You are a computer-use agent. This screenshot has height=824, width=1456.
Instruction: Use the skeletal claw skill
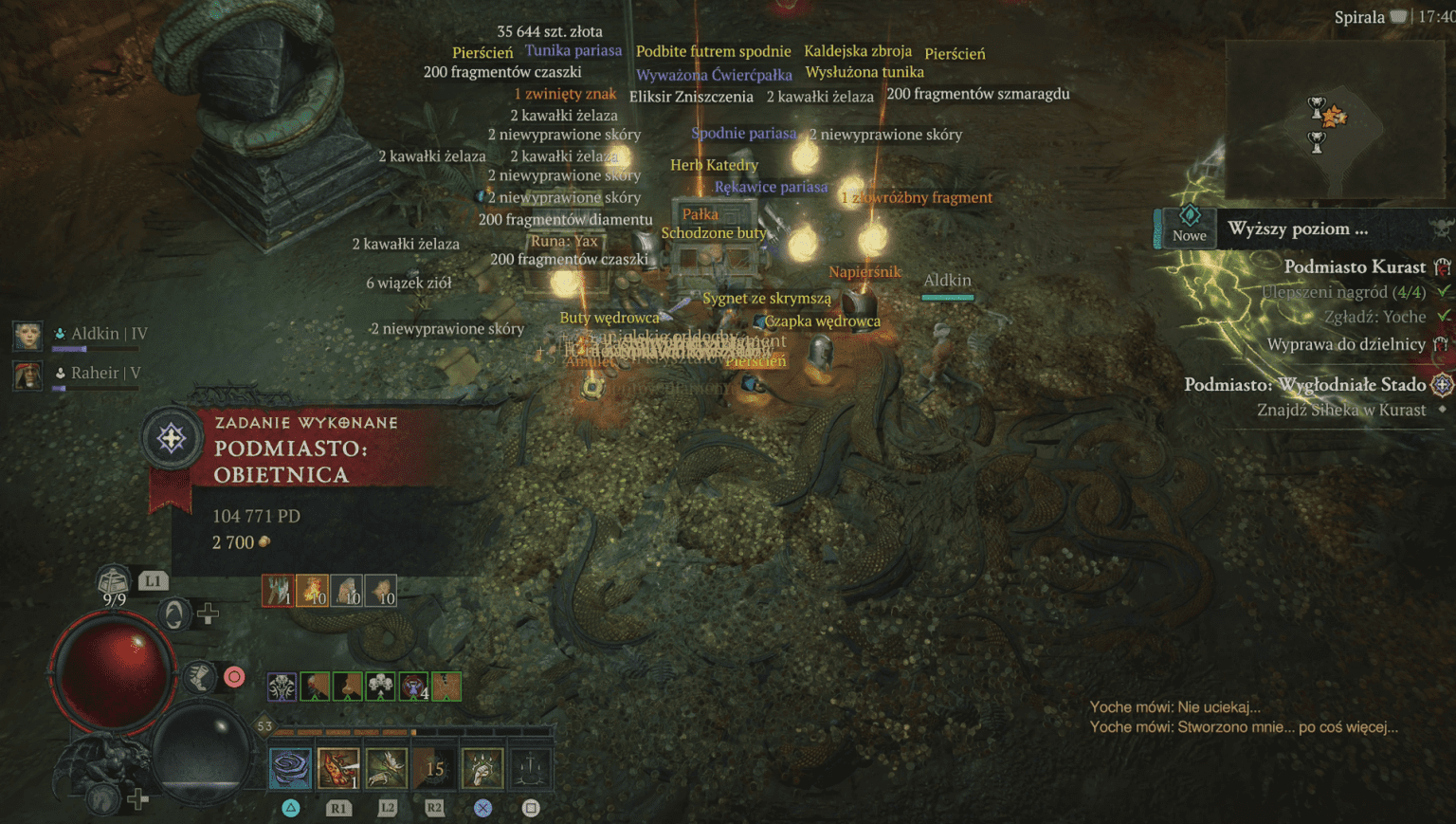click(387, 768)
